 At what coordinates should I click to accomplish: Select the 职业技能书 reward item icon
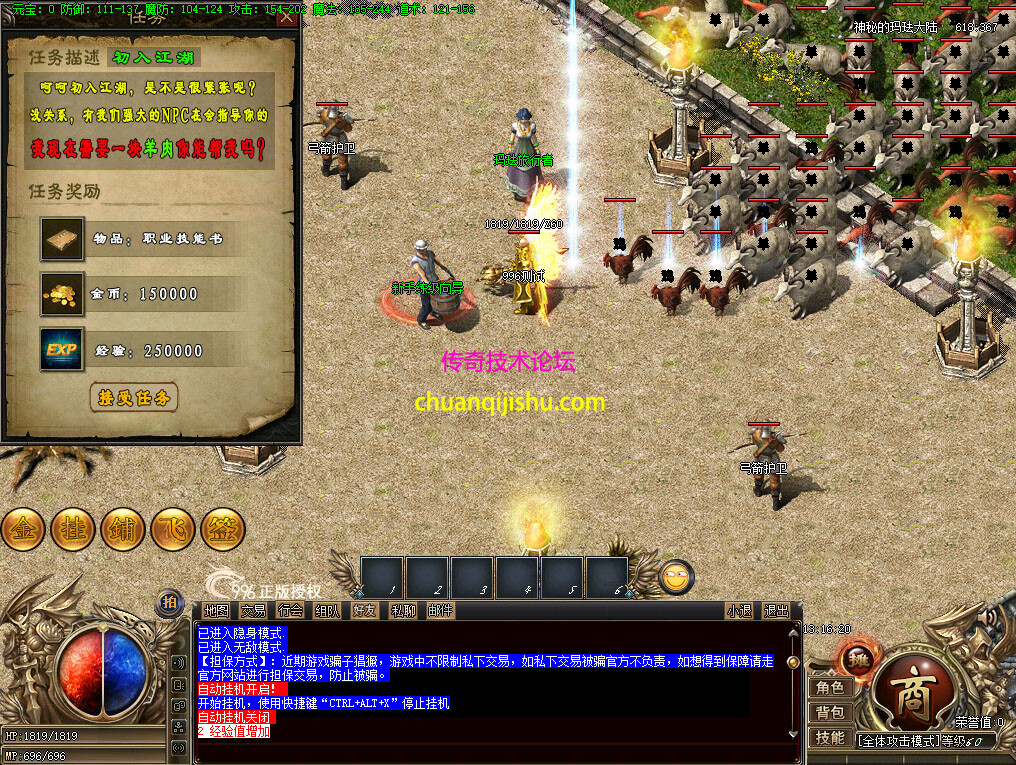coord(62,238)
